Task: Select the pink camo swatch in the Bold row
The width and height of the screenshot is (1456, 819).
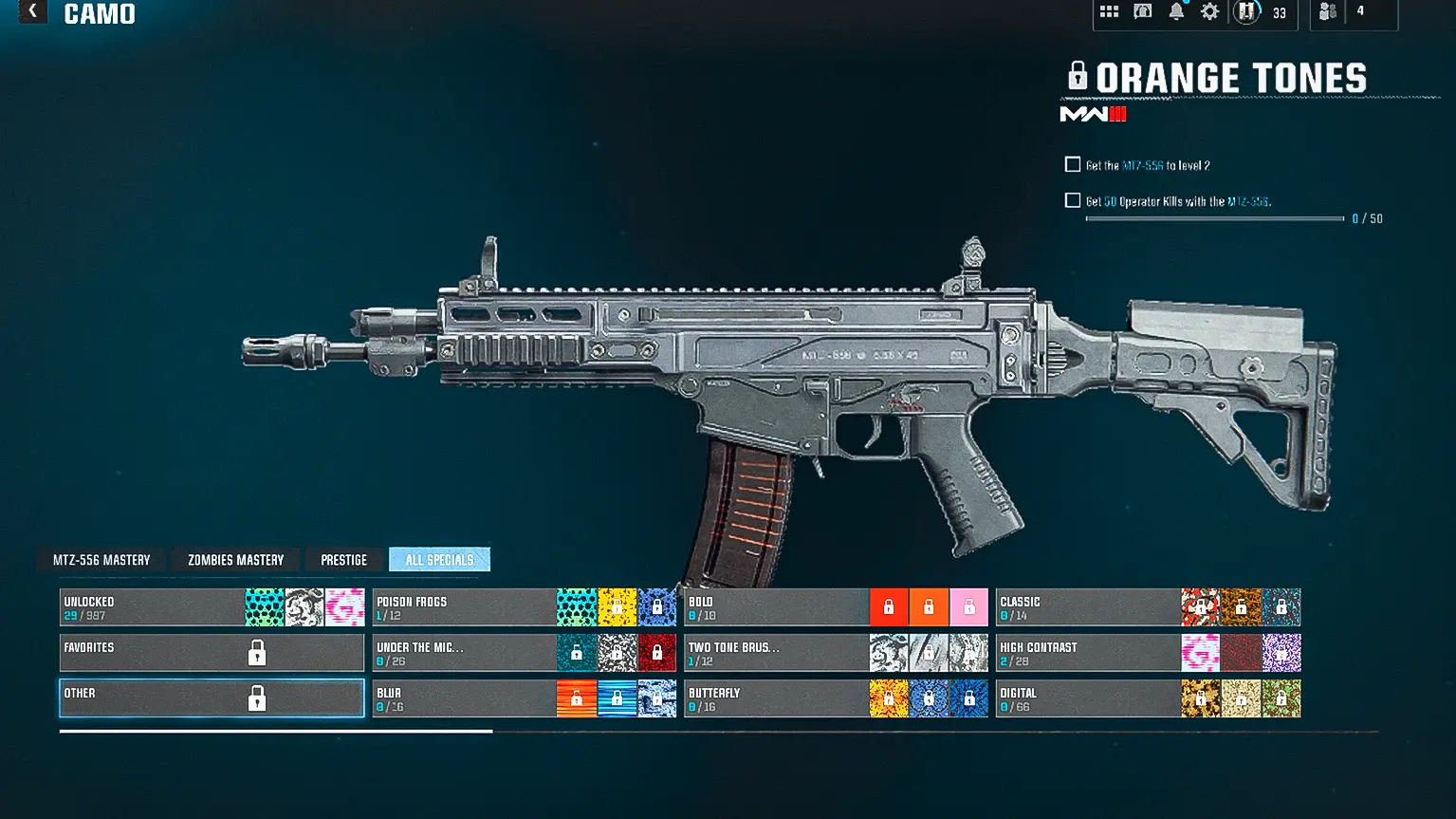Action: click(968, 606)
